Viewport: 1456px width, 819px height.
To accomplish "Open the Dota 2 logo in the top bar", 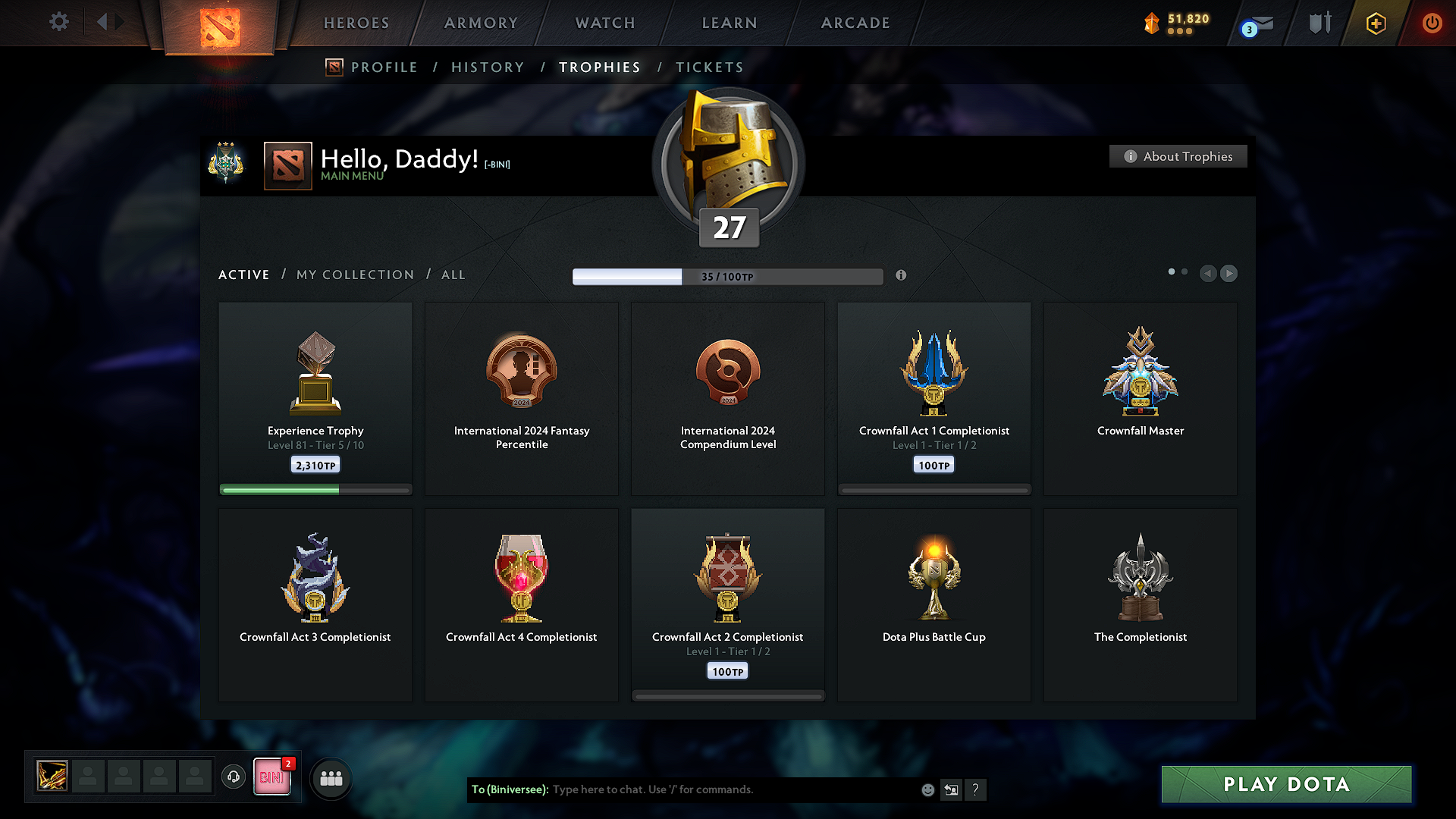I will coord(219,23).
